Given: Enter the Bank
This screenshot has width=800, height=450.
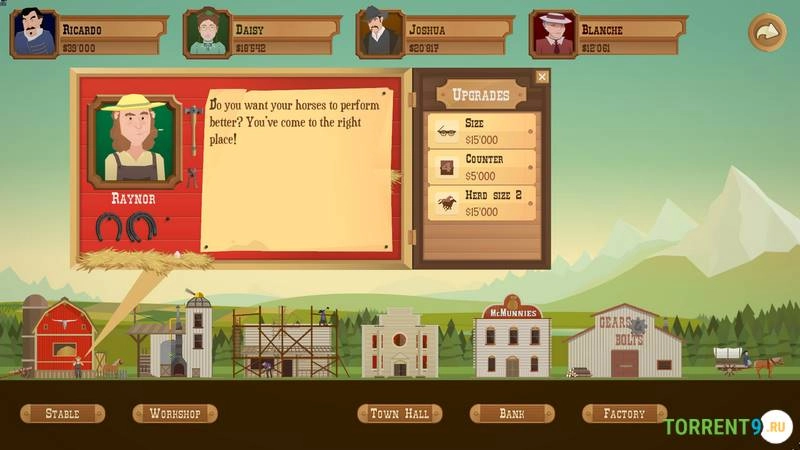Looking at the screenshot, I should (512, 413).
